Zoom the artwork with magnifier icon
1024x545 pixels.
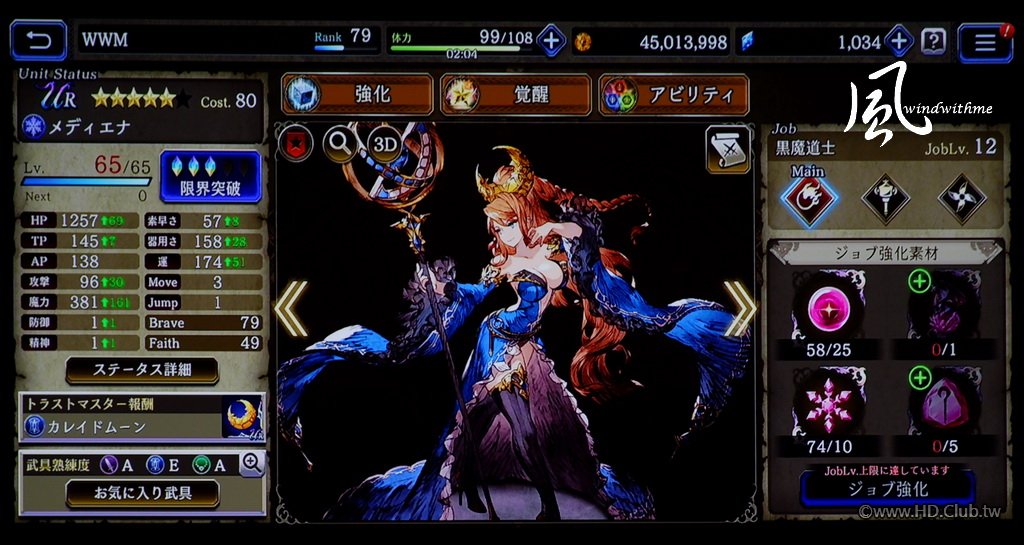pos(340,144)
